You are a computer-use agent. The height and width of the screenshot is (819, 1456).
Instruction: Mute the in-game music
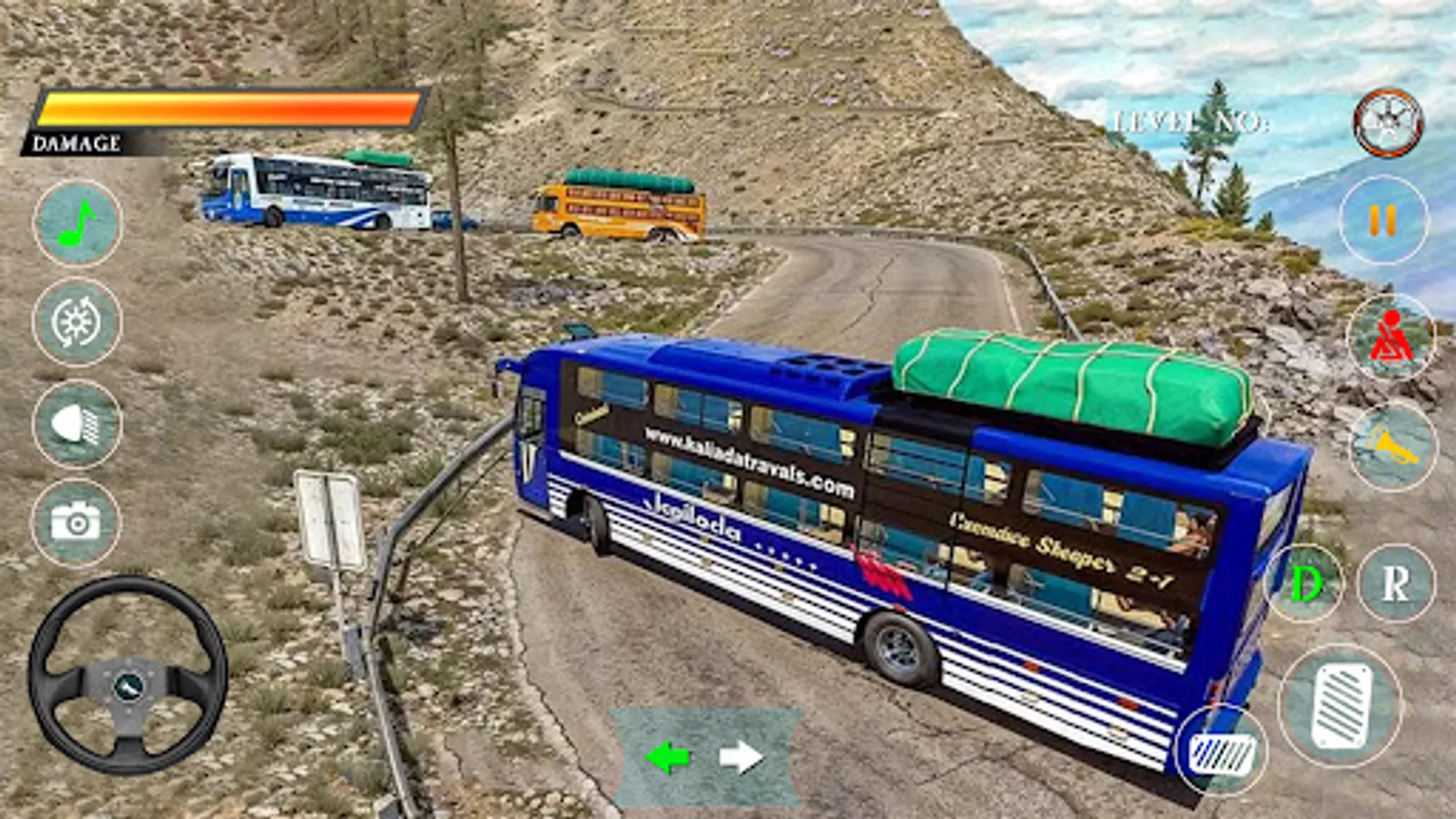(x=75, y=223)
